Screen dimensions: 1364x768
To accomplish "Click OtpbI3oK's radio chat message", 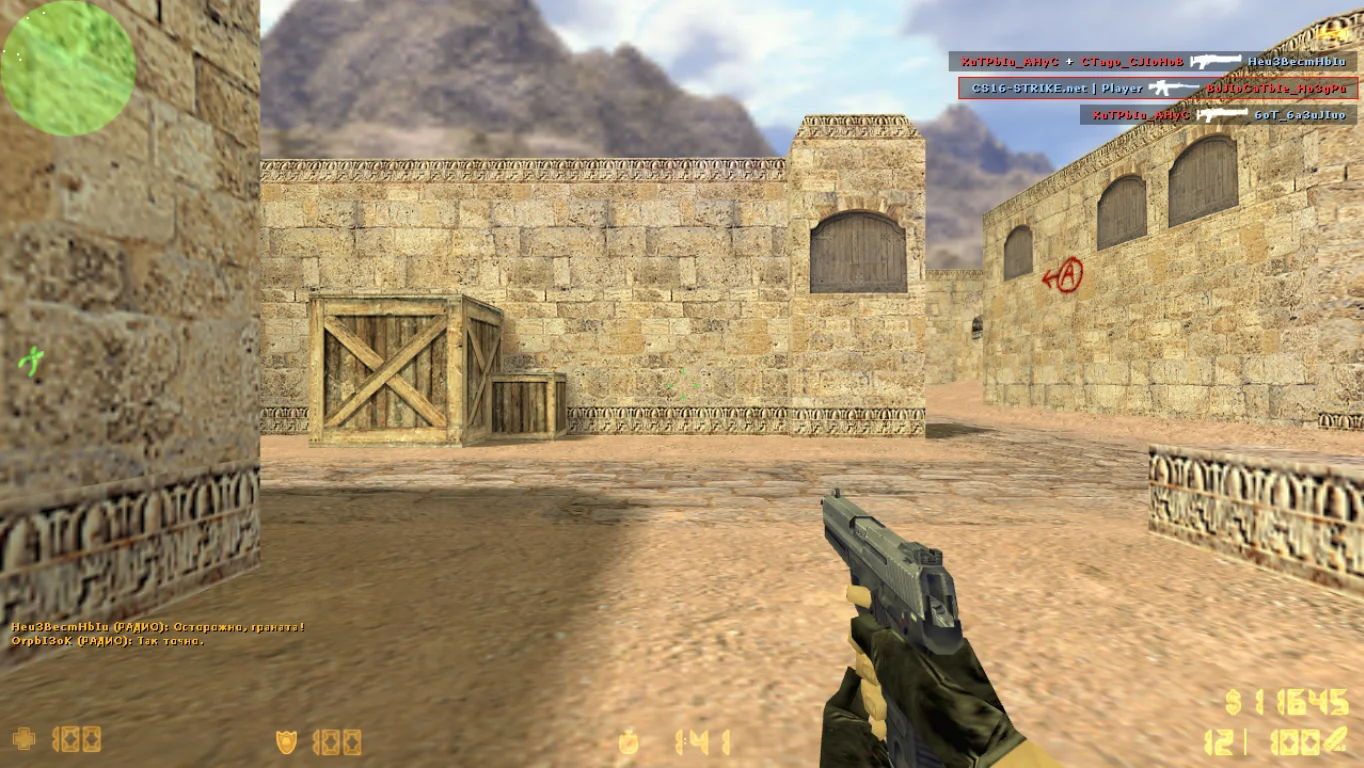I will coord(108,640).
